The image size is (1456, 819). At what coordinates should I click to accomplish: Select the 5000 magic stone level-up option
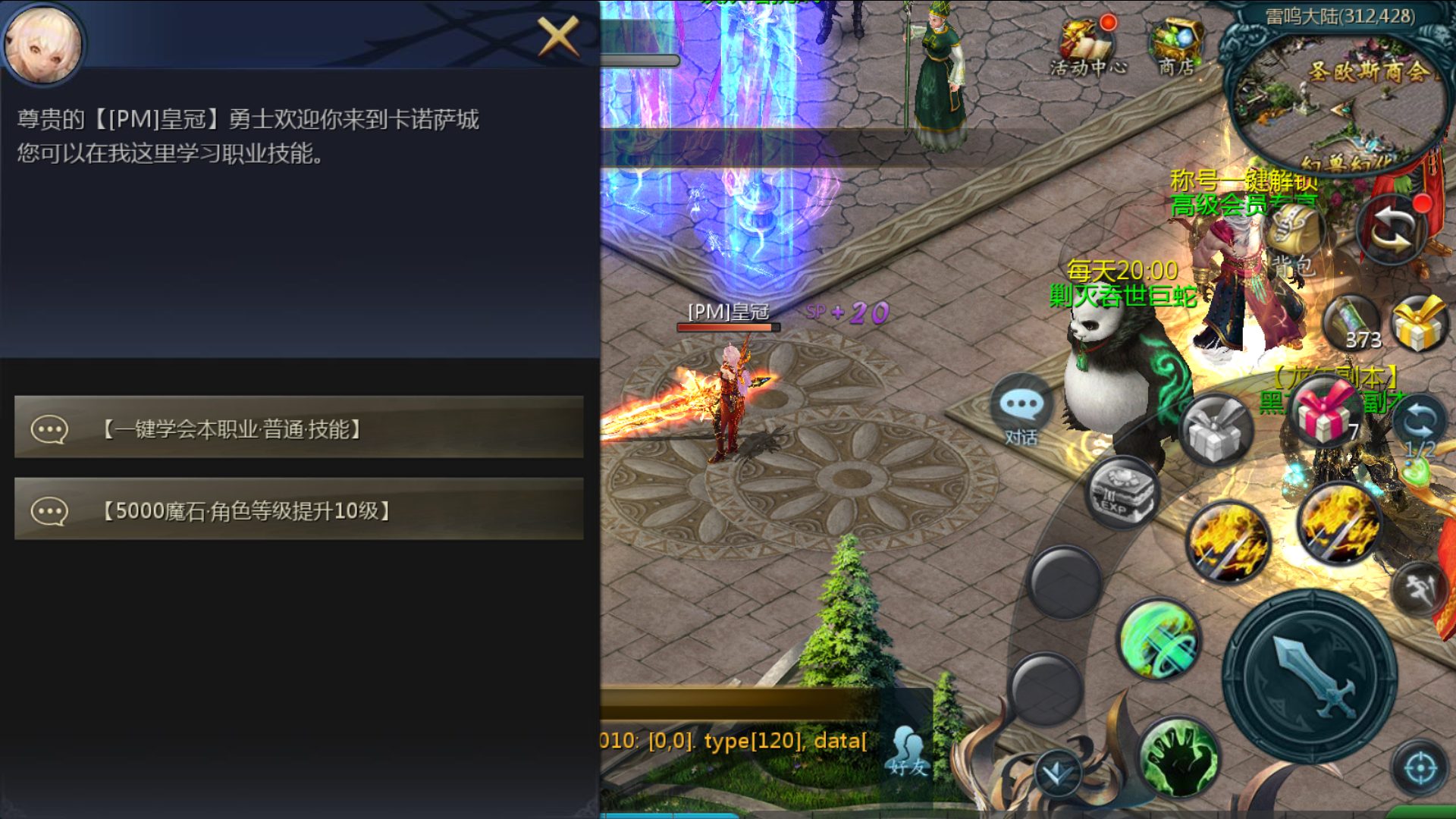(299, 510)
